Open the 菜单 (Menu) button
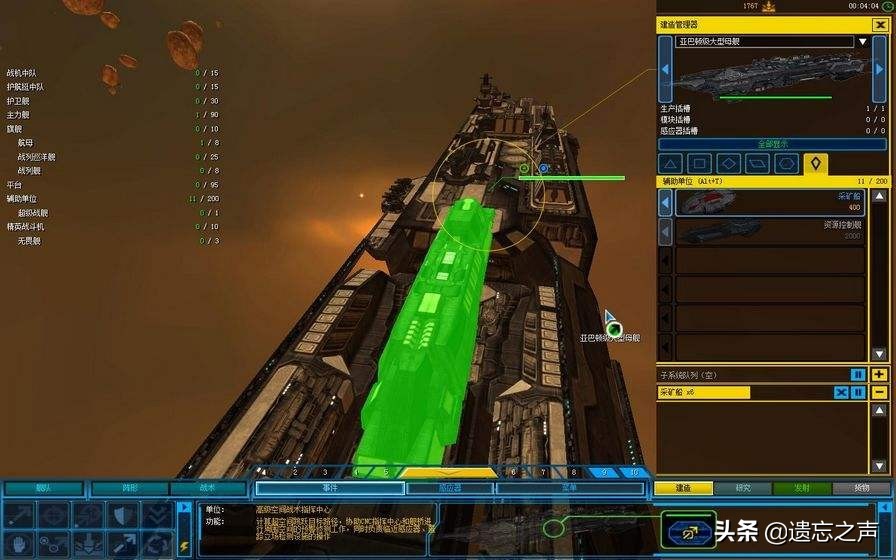This screenshot has height=560, width=896. (568, 488)
